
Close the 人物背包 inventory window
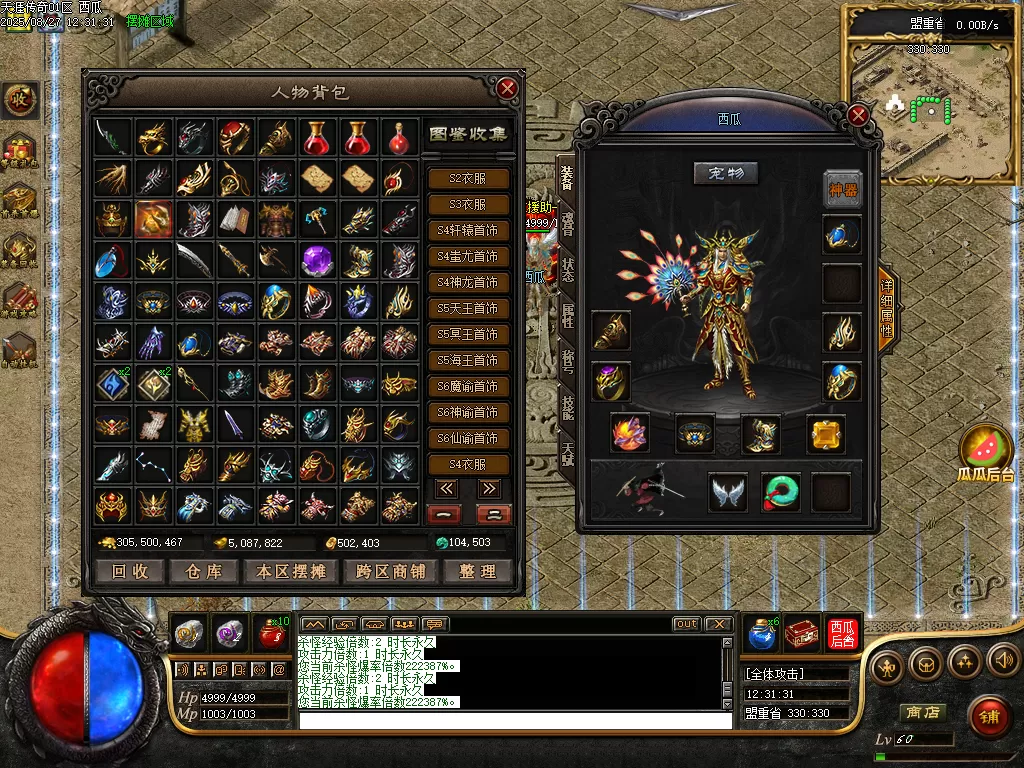(507, 89)
